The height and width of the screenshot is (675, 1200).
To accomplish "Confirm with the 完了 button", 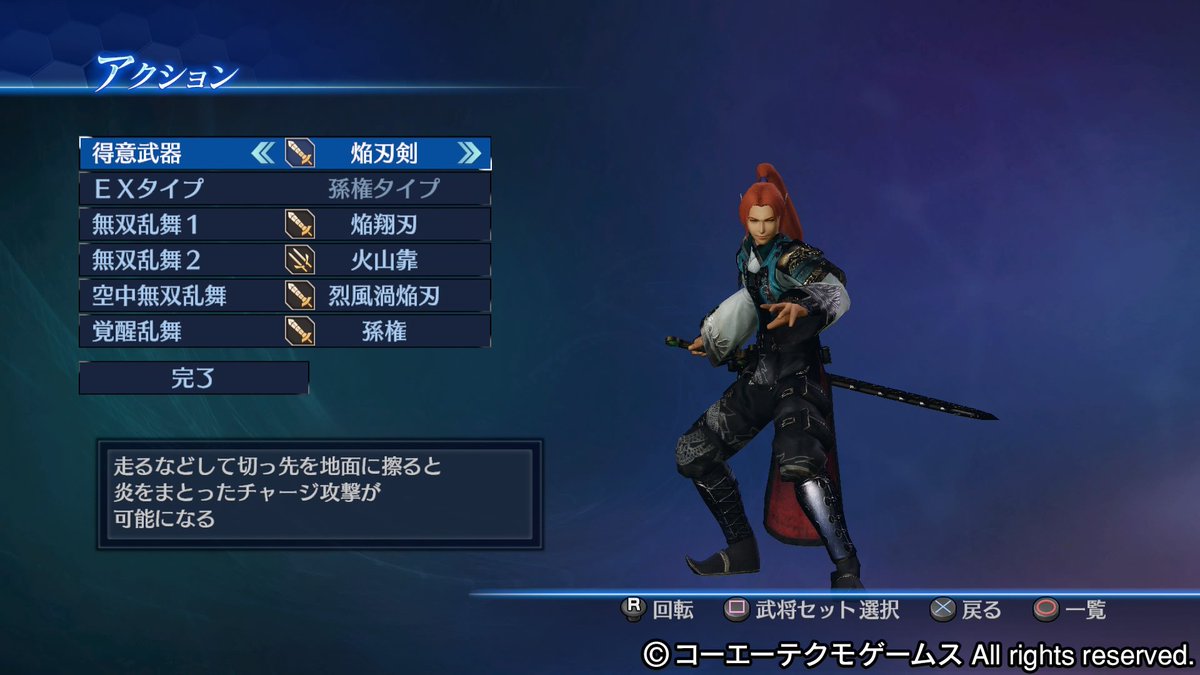I will coord(194,378).
